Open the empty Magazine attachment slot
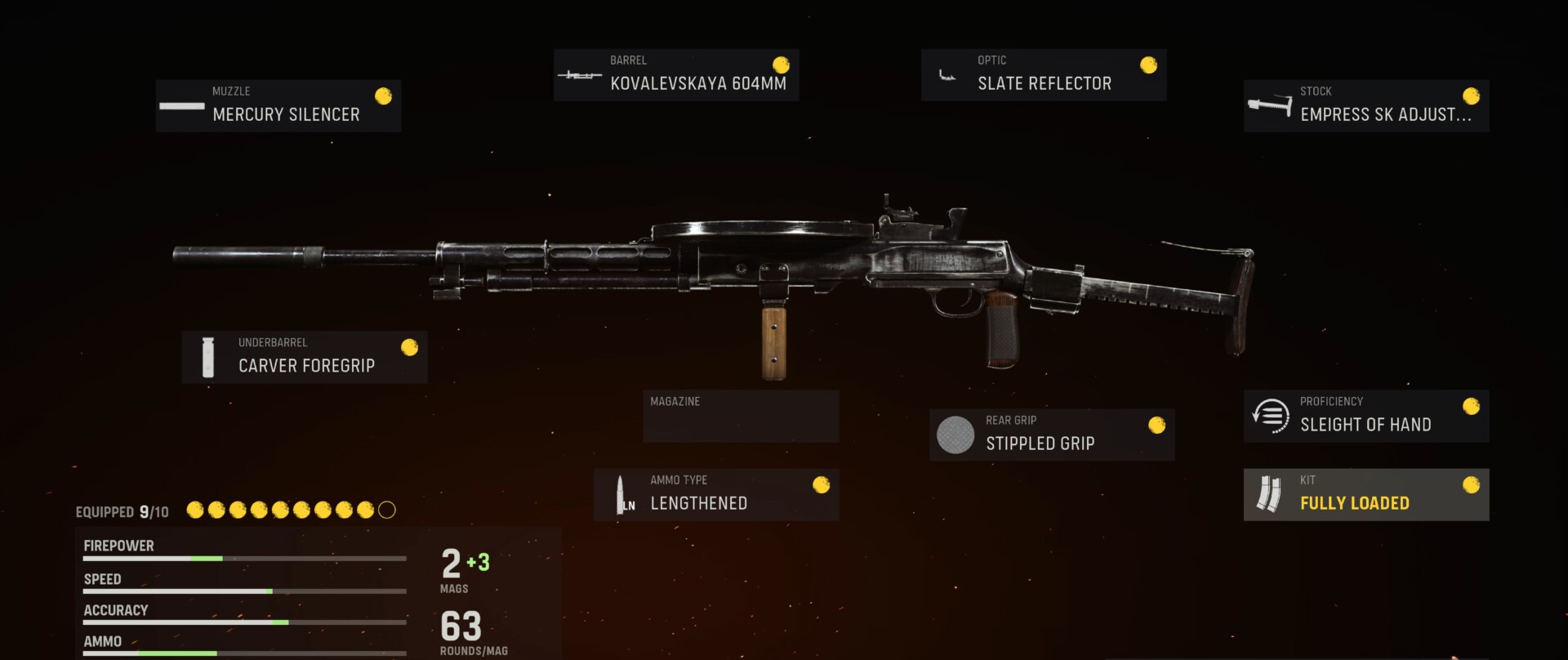This screenshot has width=1568, height=660. click(740, 416)
